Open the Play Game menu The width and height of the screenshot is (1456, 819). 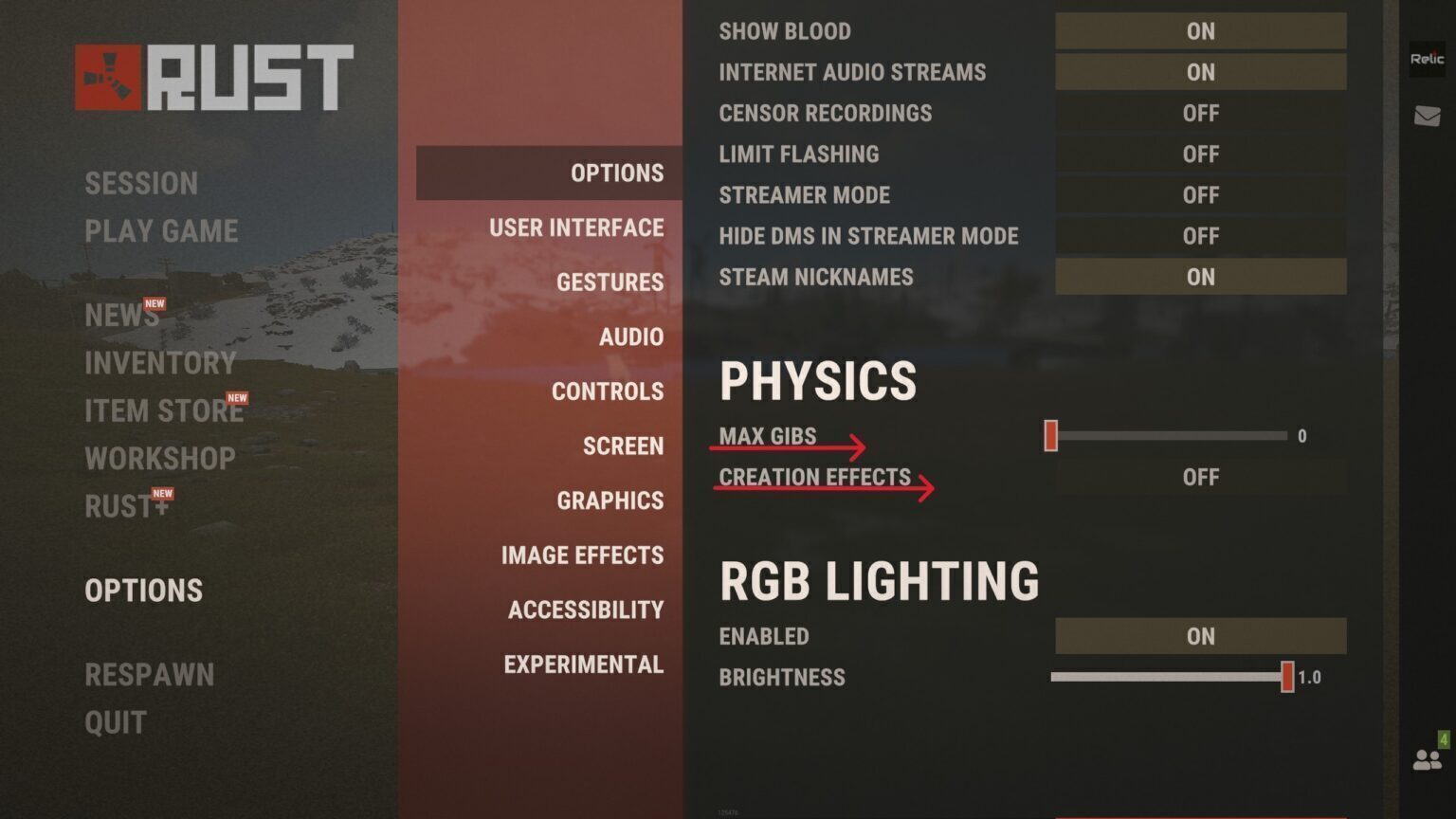(161, 231)
